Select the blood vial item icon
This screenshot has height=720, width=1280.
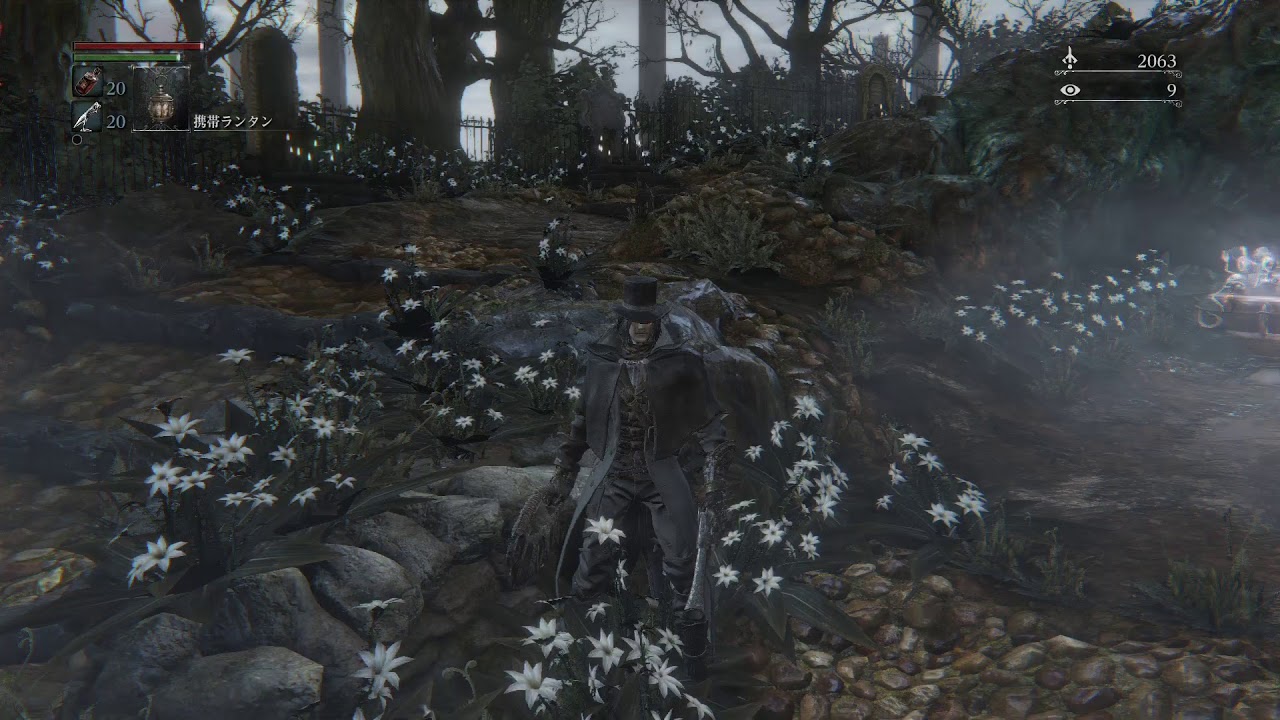[x=86, y=84]
